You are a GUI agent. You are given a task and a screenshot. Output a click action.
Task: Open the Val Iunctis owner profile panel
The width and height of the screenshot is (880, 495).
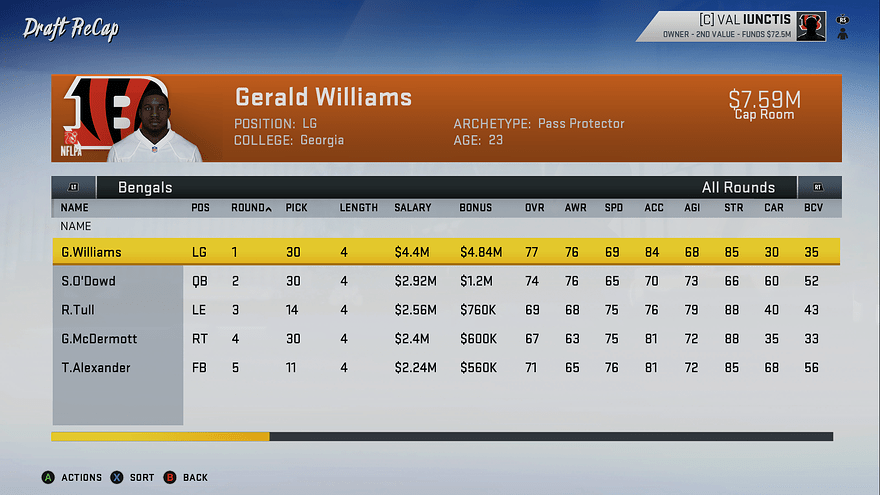coord(742,26)
